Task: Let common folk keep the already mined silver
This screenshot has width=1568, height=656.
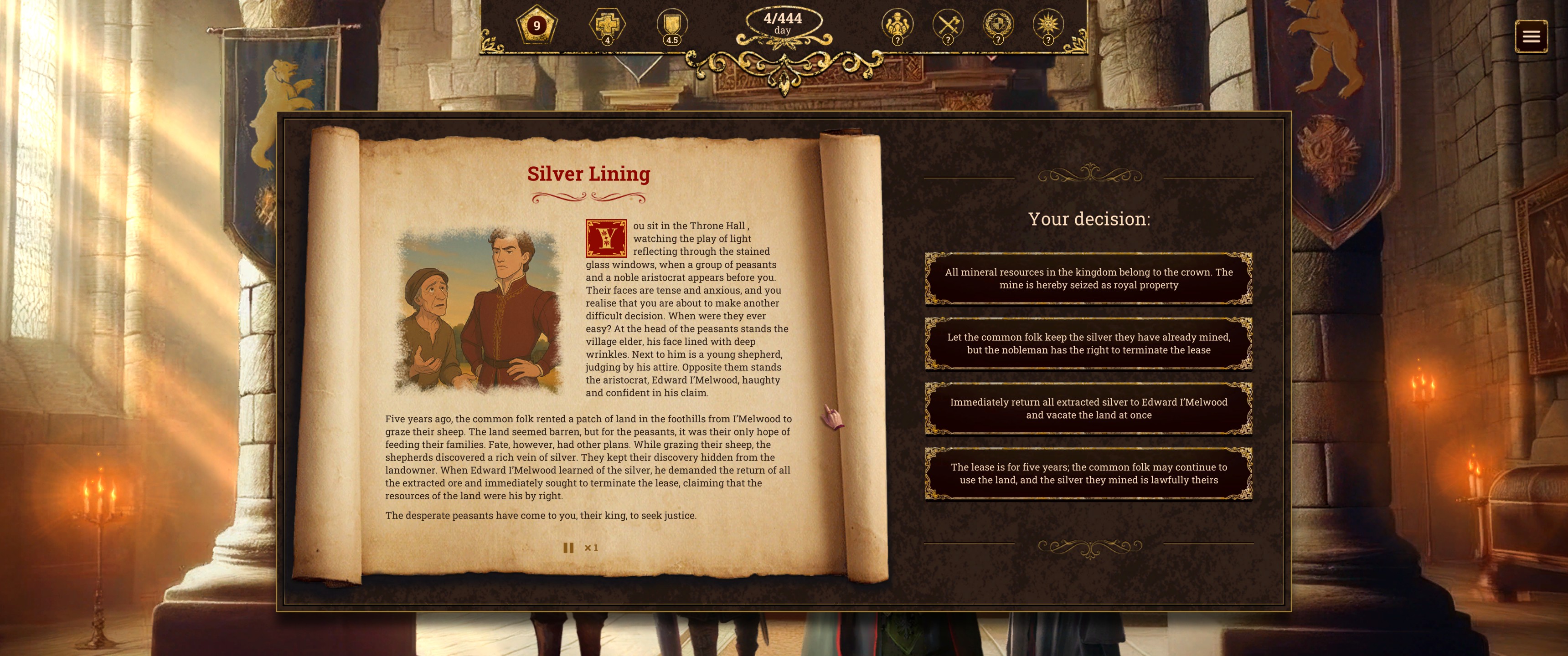Action: (1088, 343)
